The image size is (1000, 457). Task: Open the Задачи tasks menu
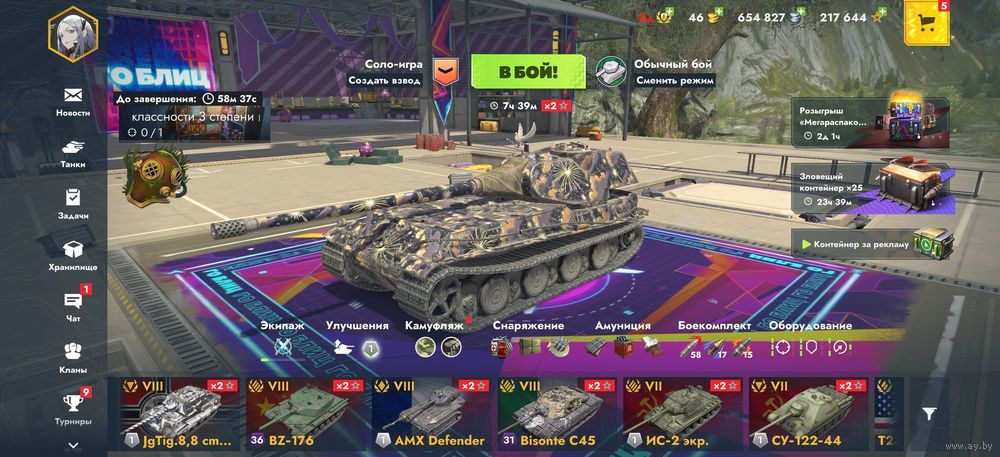[72, 203]
